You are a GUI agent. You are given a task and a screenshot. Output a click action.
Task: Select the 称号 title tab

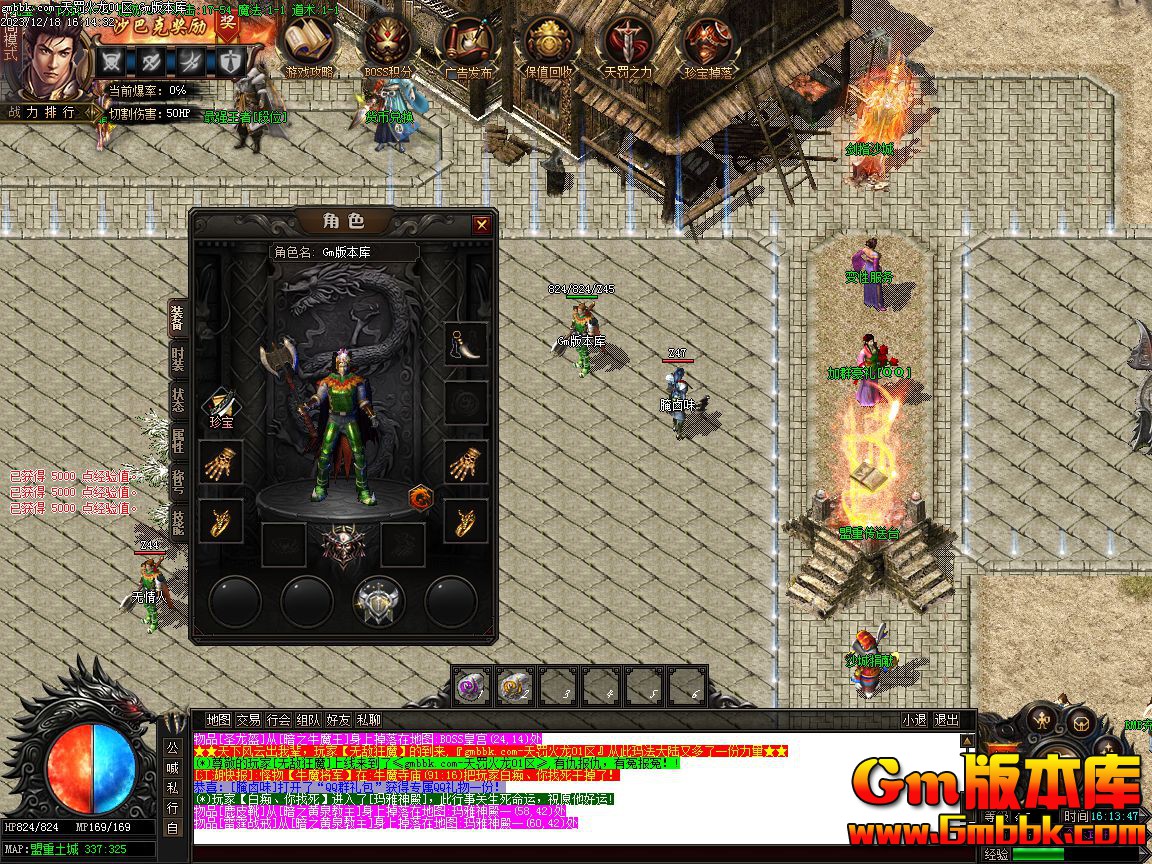pos(178,481)
